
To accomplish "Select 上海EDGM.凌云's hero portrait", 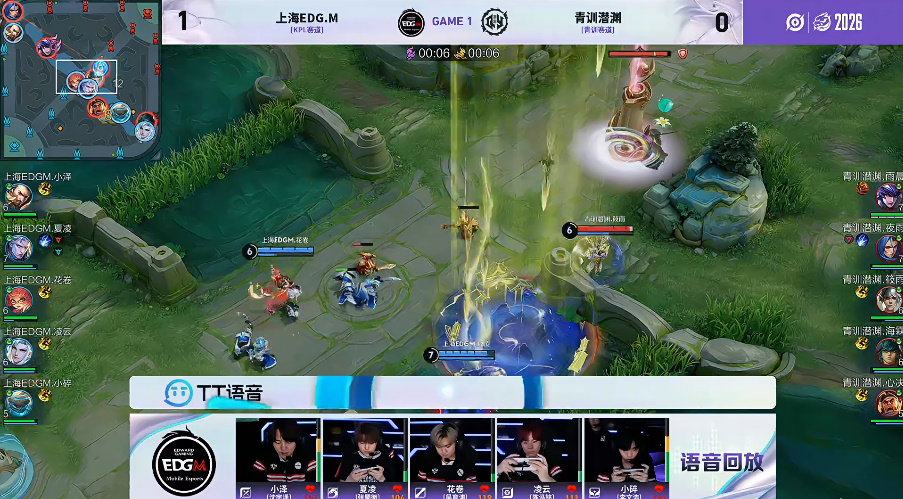I will click(18, 351).
